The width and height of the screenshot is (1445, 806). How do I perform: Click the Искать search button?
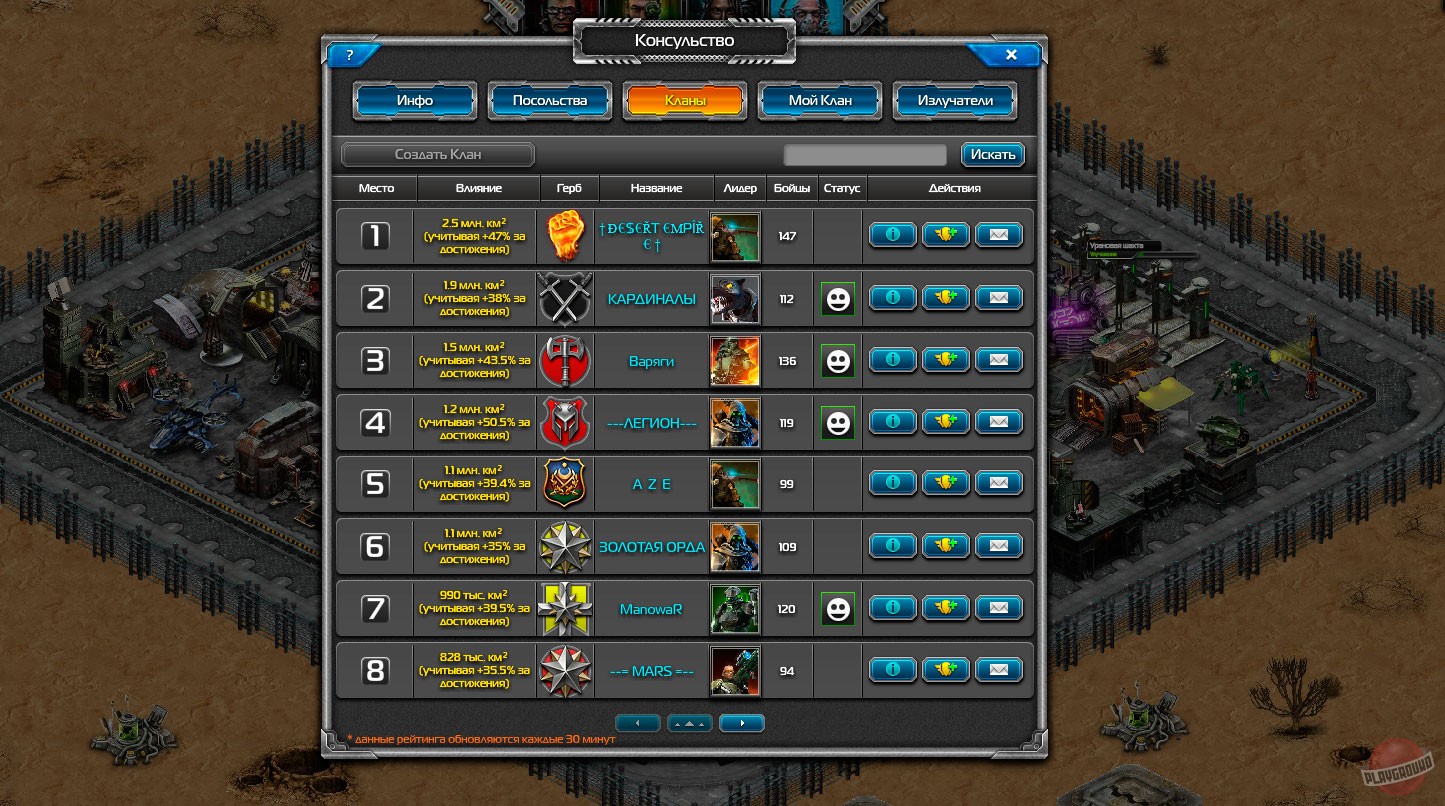991,154
